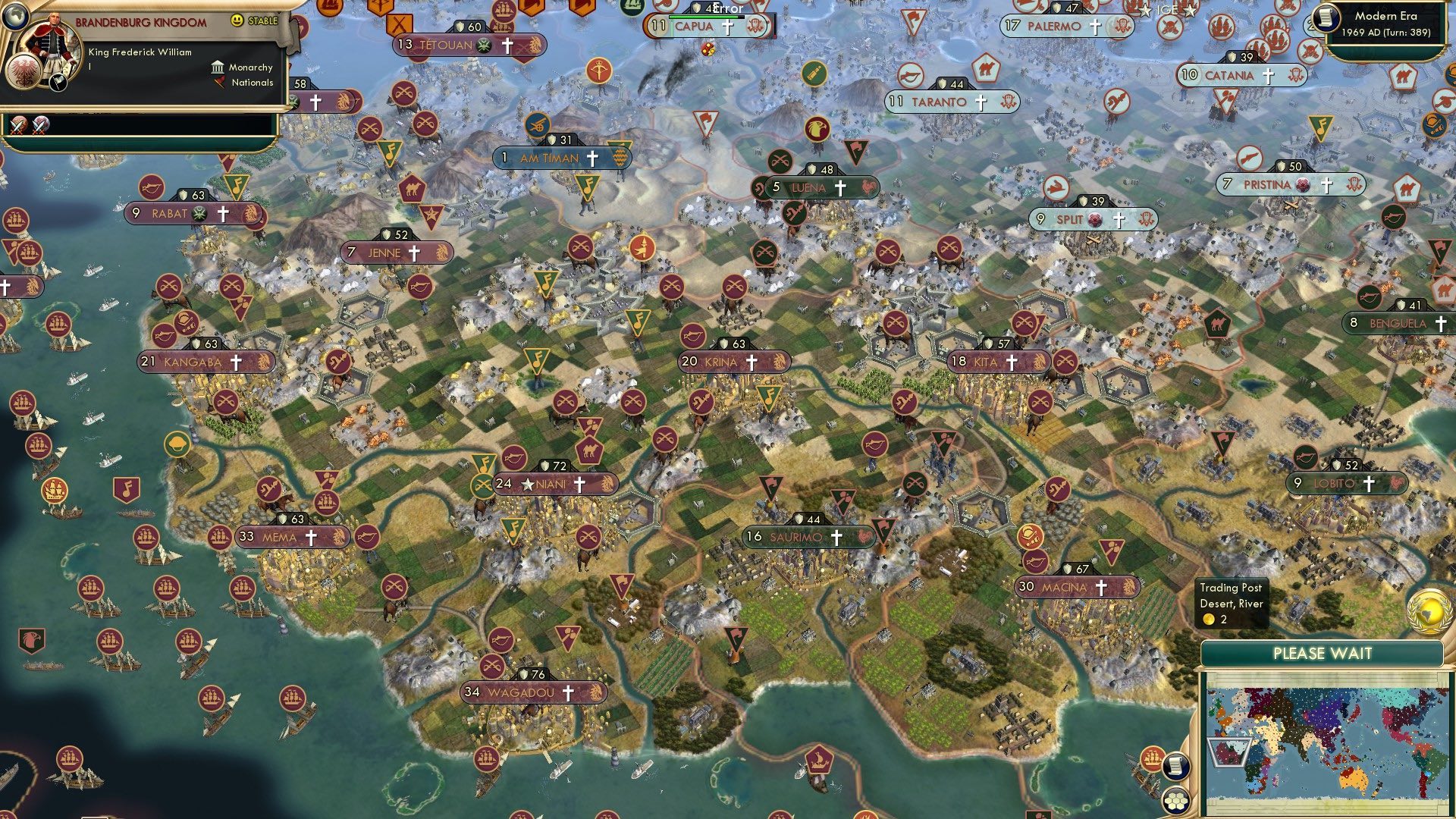The height and width of the screenshot is (819, 1456).
Task: Toggle strategic view with the hexagon icon
Action: point(1175,802)
